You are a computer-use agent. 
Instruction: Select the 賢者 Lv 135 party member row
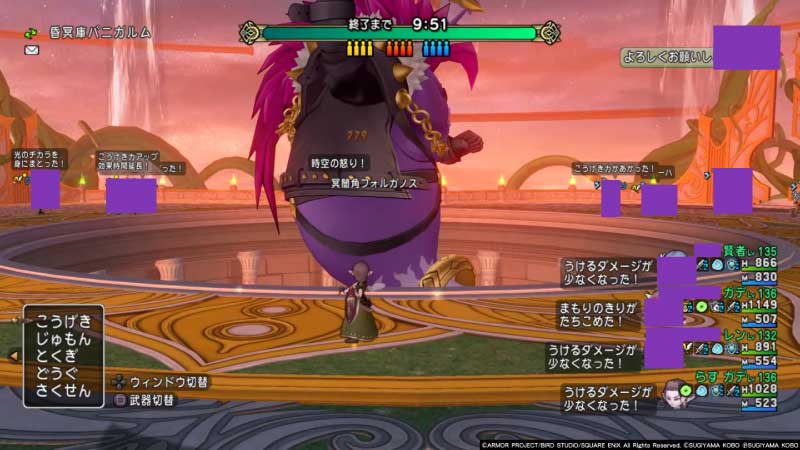[x=742, y=264]
